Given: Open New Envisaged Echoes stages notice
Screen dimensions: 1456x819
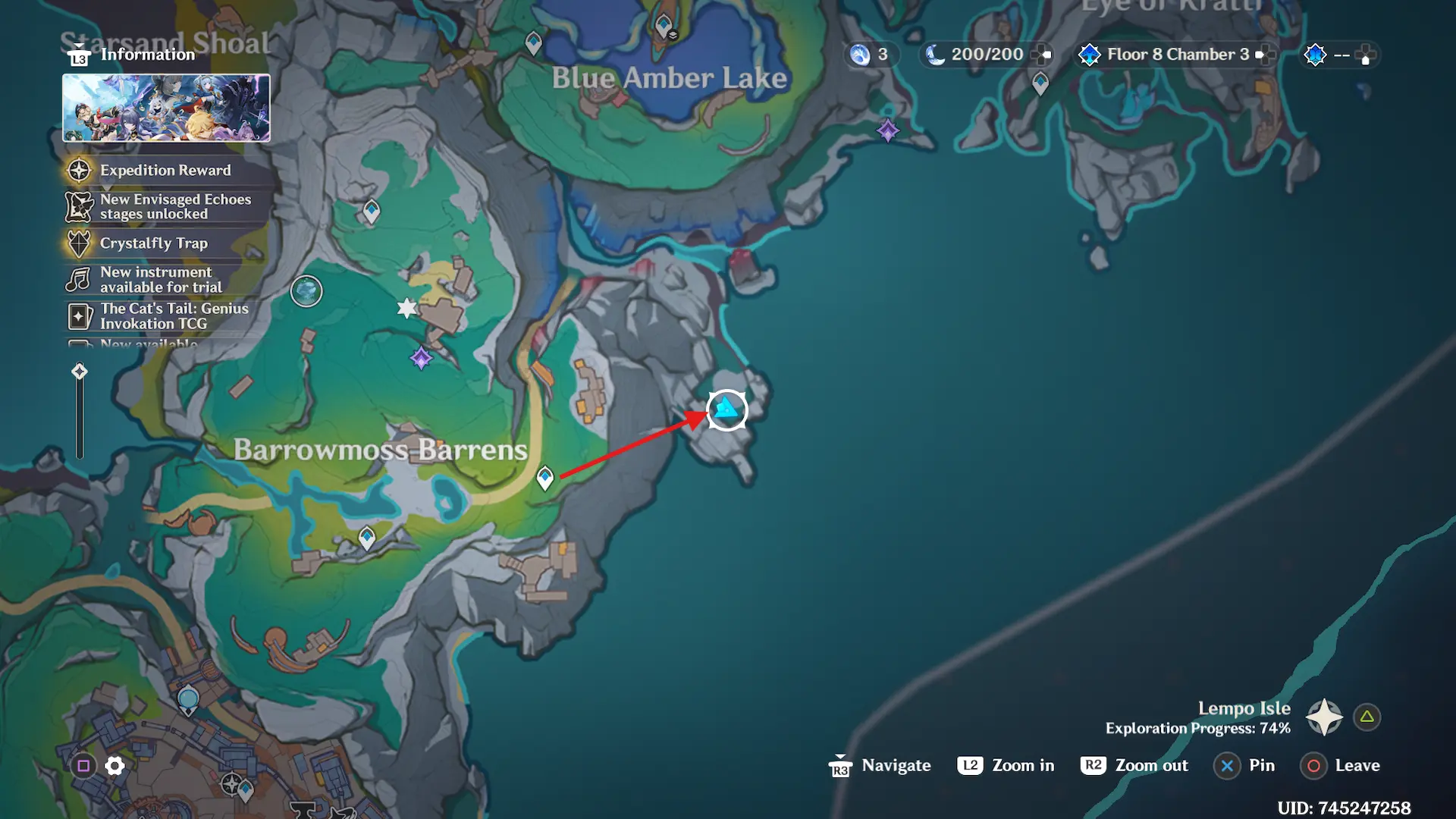Looking at the screenshot, I should pyautogui.click(x=174, y=206).
